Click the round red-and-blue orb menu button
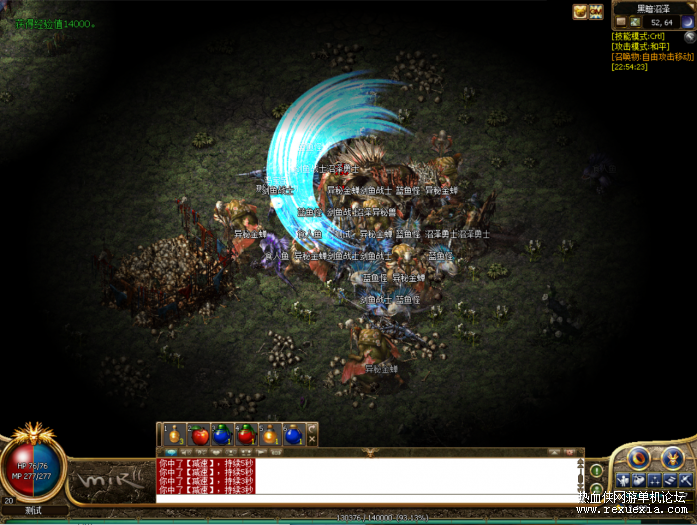 pyautogui.click(x=638, y=459)
